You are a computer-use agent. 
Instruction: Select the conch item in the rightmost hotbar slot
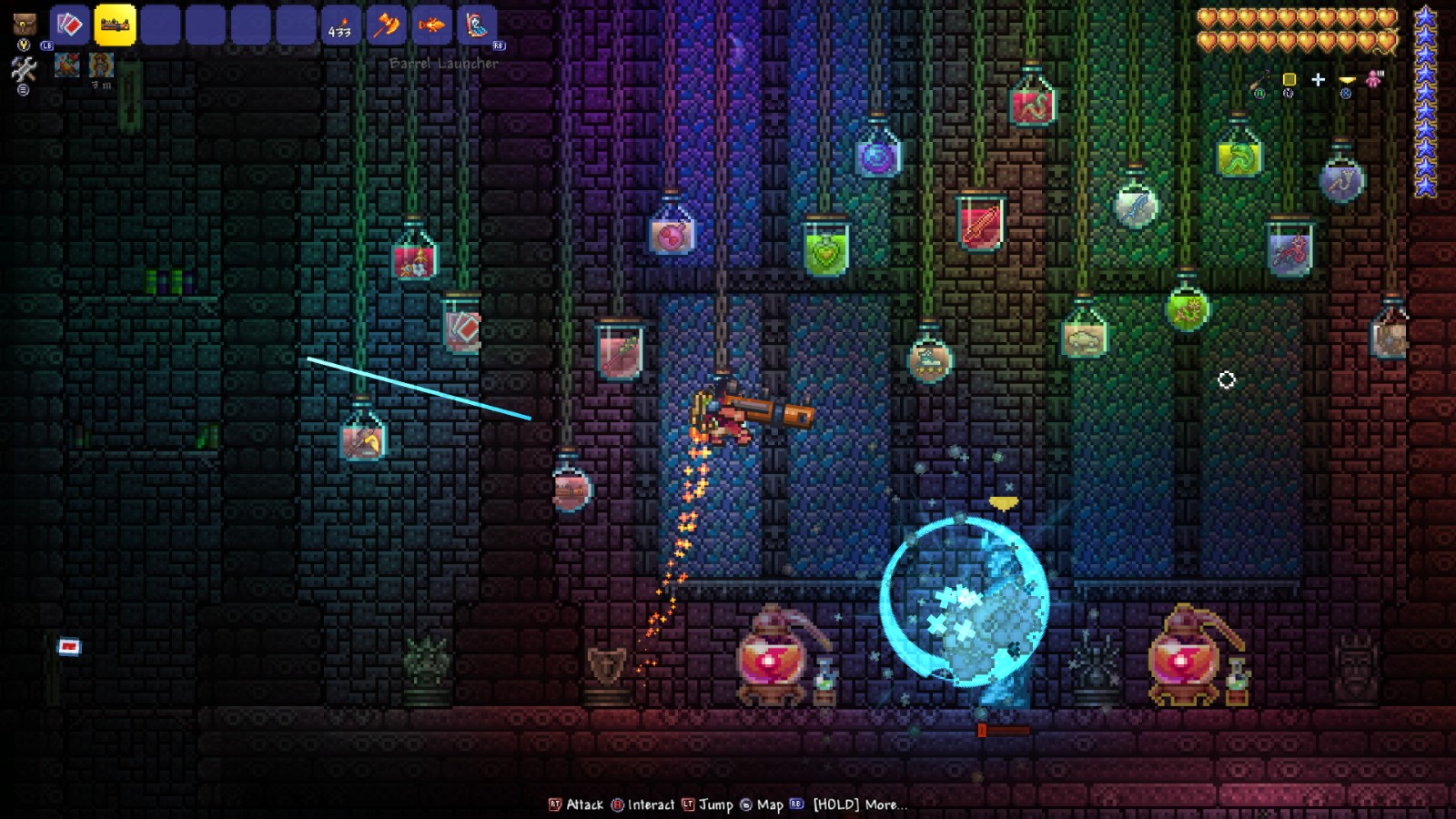point(477,25)
